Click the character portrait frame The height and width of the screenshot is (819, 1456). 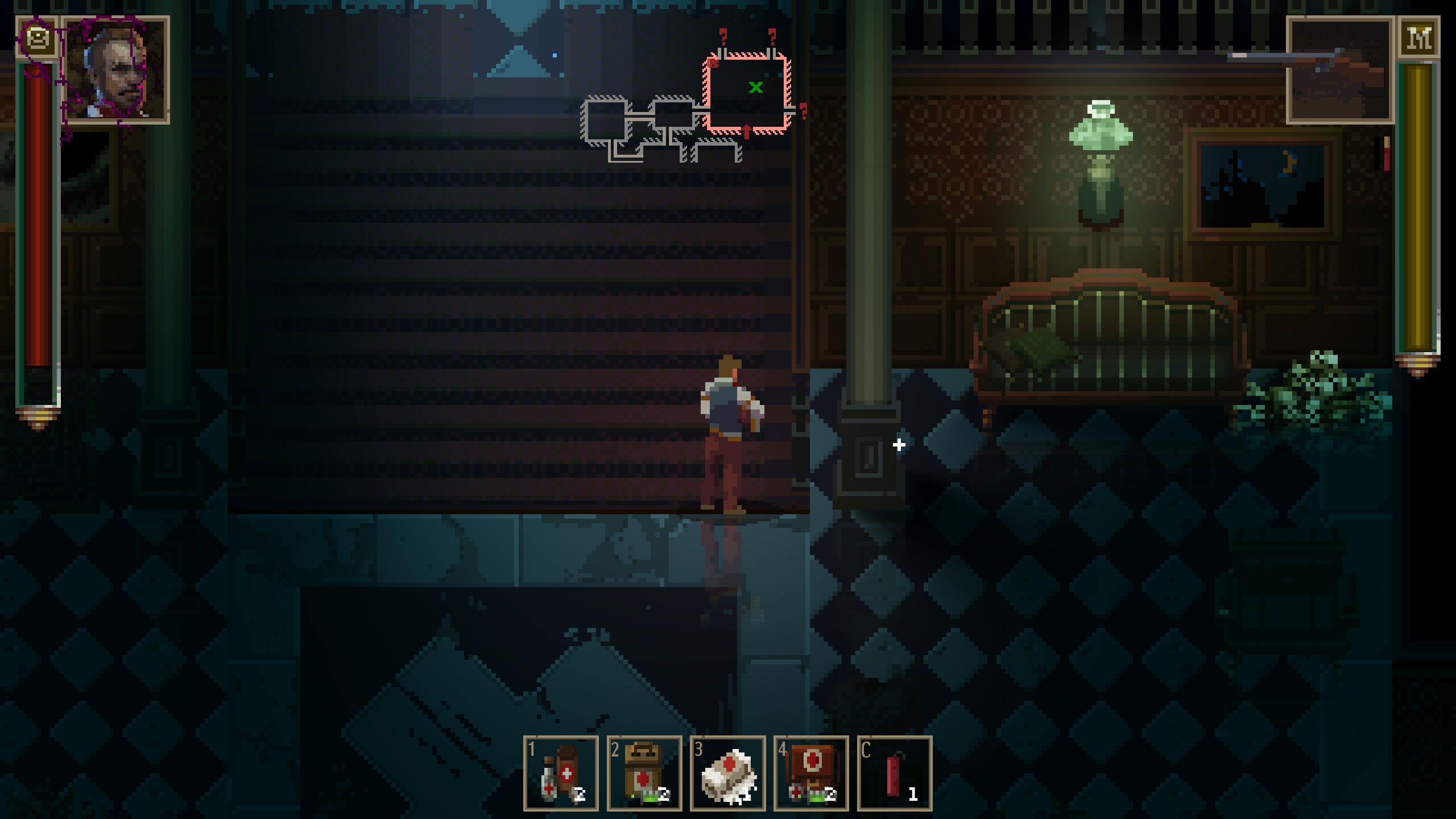pyautogui.click(x=115, y=69)
